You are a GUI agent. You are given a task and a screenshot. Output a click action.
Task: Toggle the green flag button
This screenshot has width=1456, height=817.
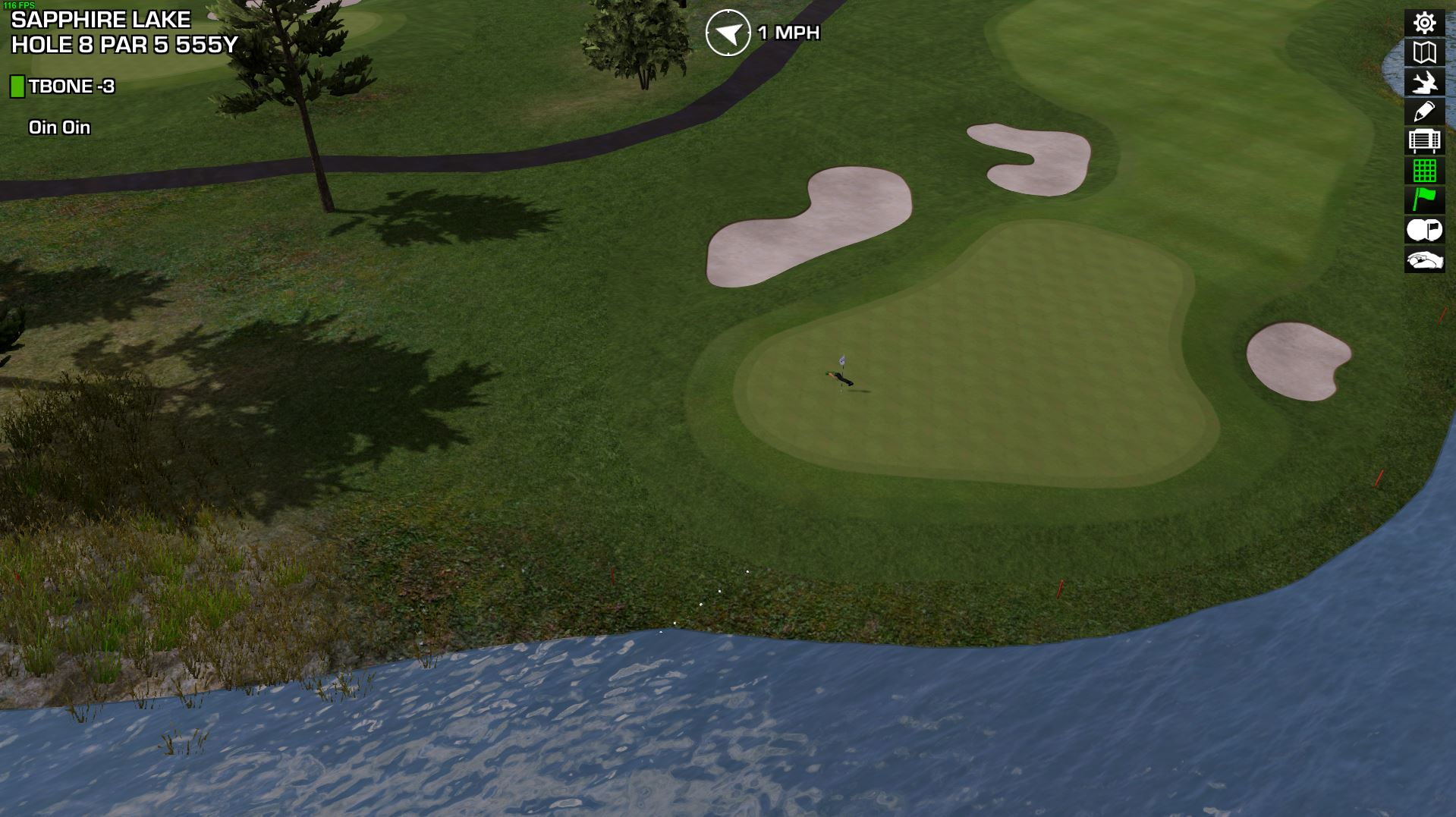[x=1424, y=200]
